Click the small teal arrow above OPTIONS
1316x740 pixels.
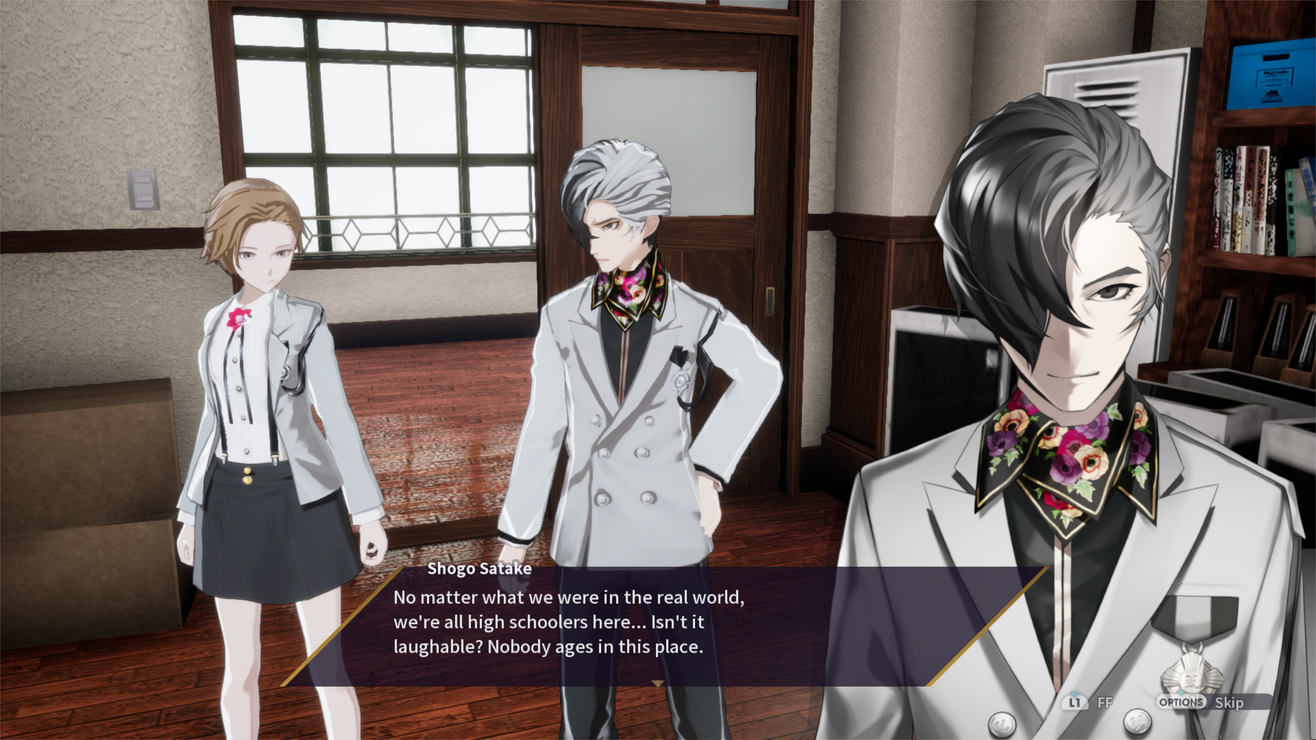pyautogui.click(x=1180, y=693)
